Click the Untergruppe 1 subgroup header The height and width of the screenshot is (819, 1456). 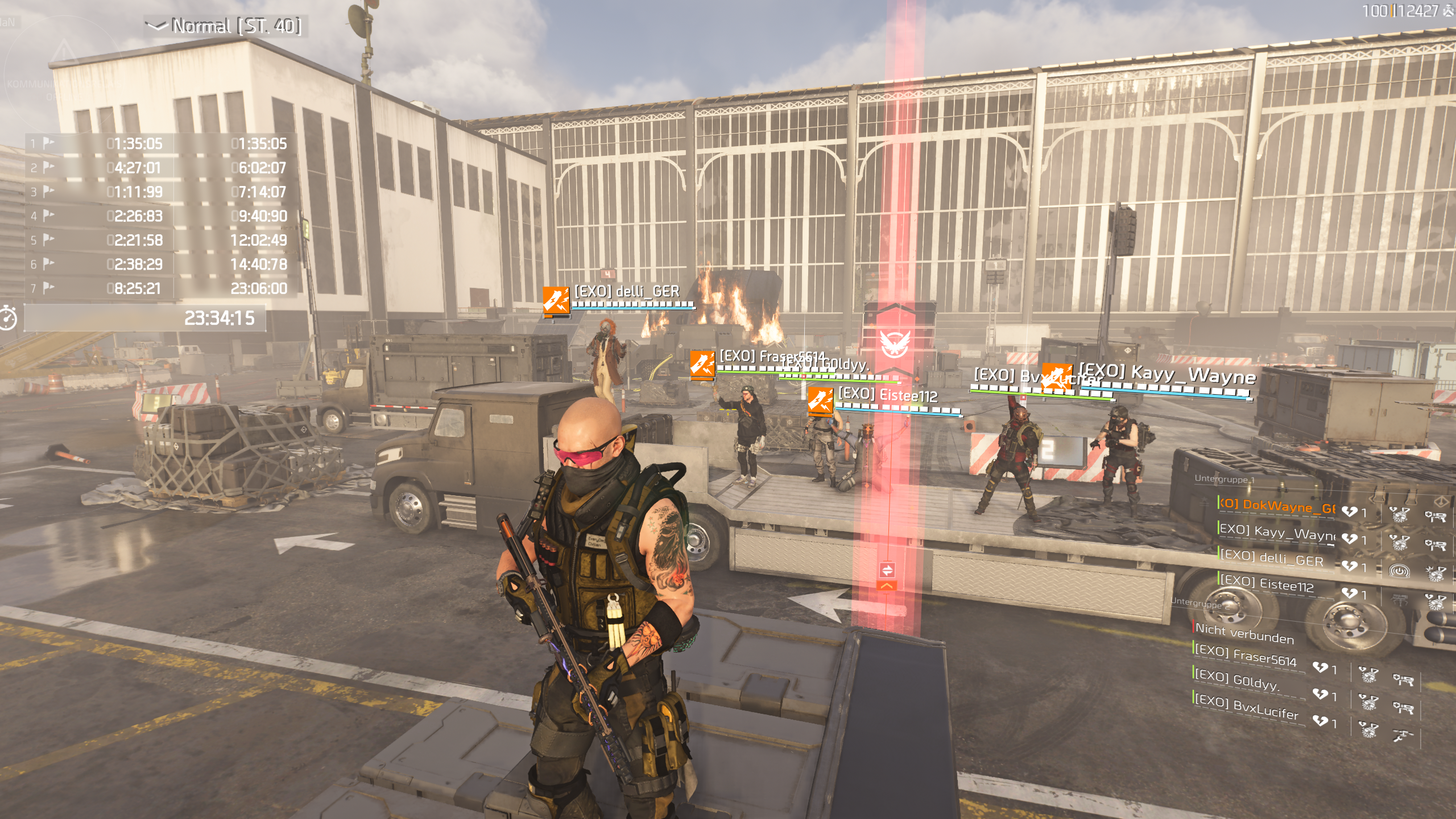point(1225,479)
